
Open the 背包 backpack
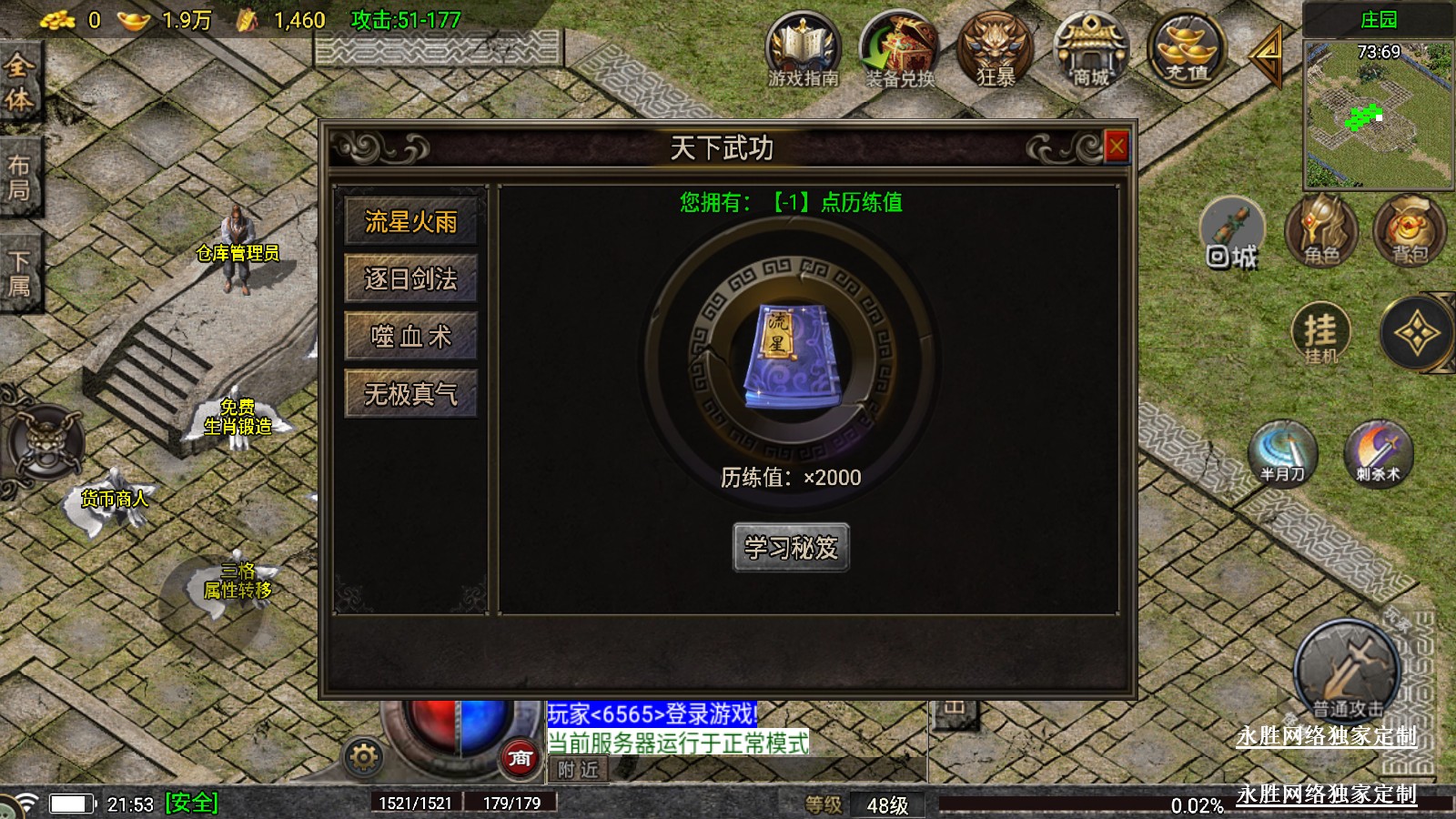1410,231
